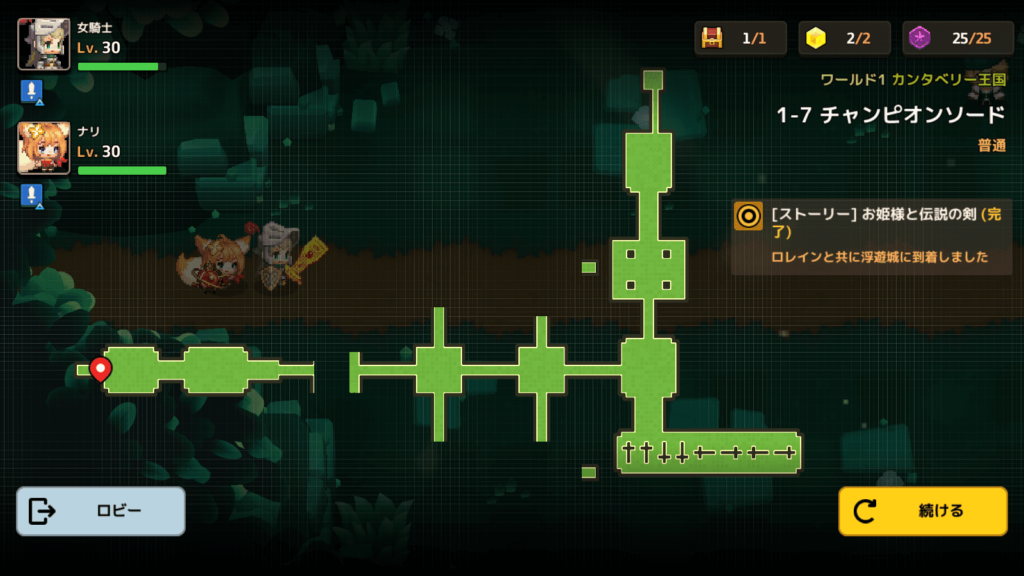1024x576 pixels.
Task: Continue the game with 続ける button
Action: coord(922,511)
